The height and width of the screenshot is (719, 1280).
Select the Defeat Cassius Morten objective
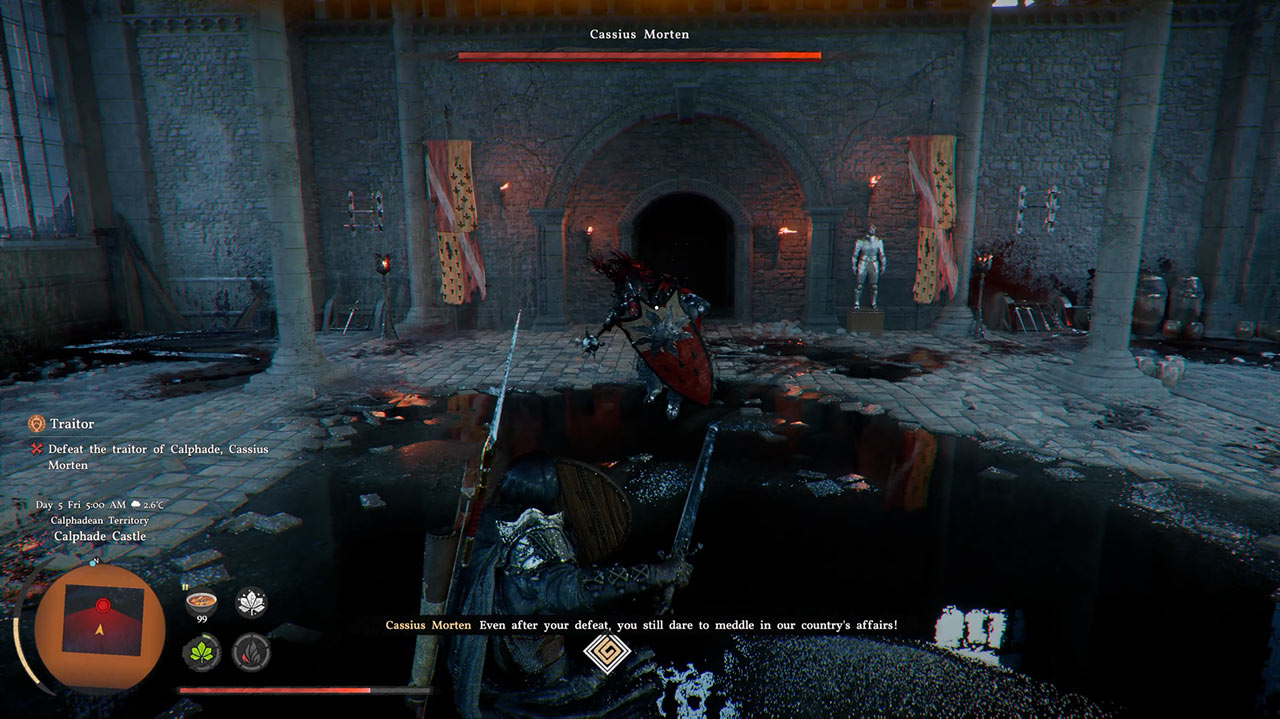click(x=158, y=457)
